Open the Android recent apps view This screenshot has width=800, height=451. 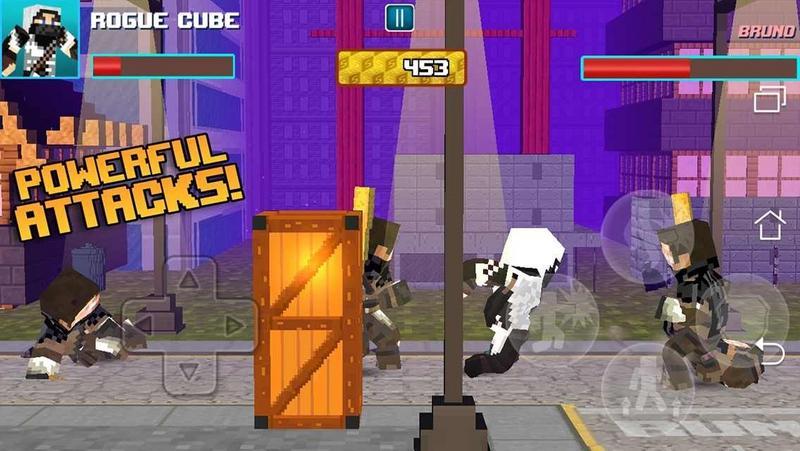pos(770,99)
